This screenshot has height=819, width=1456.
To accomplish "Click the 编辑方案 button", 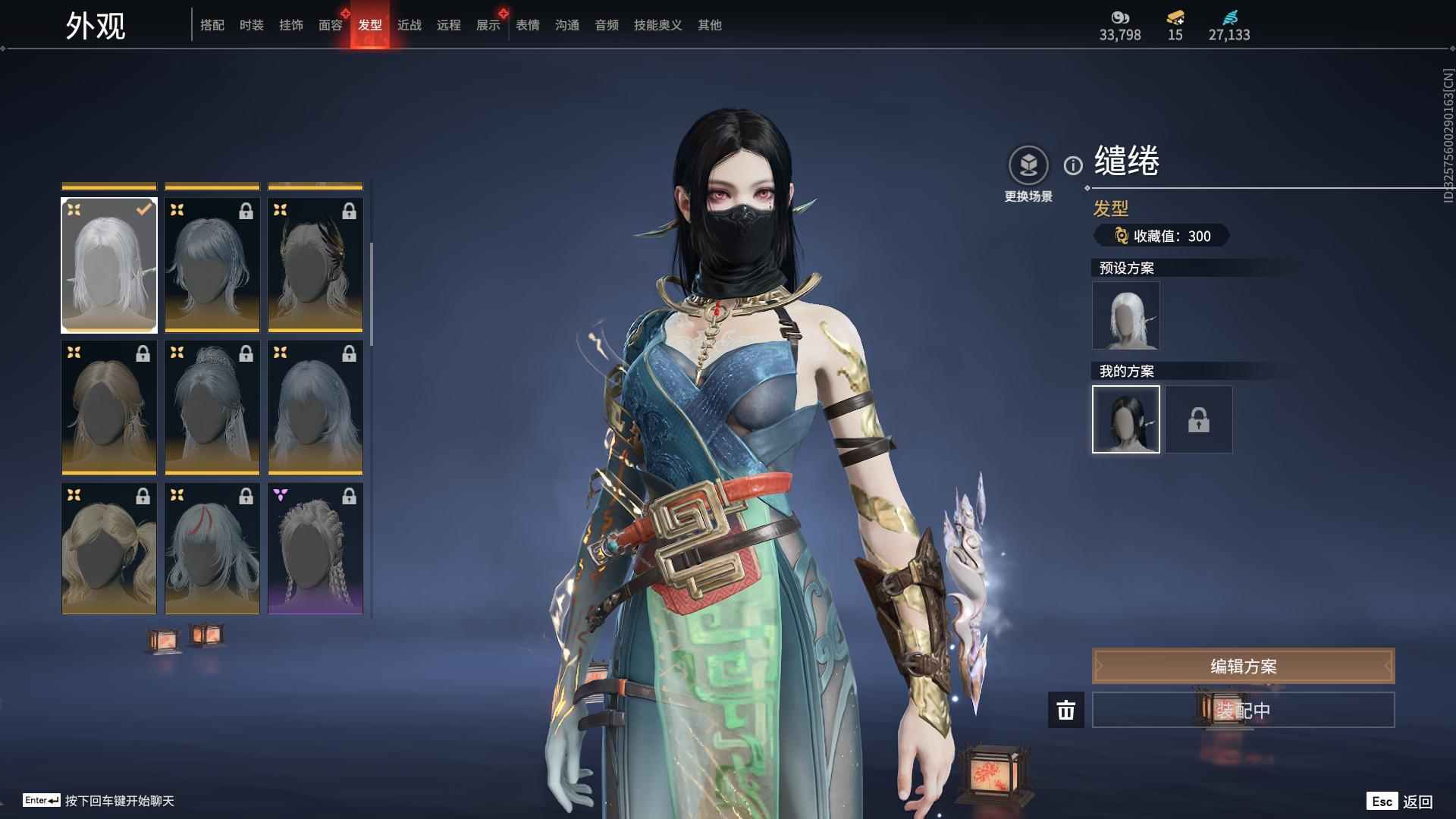I will pos(1243,666).
